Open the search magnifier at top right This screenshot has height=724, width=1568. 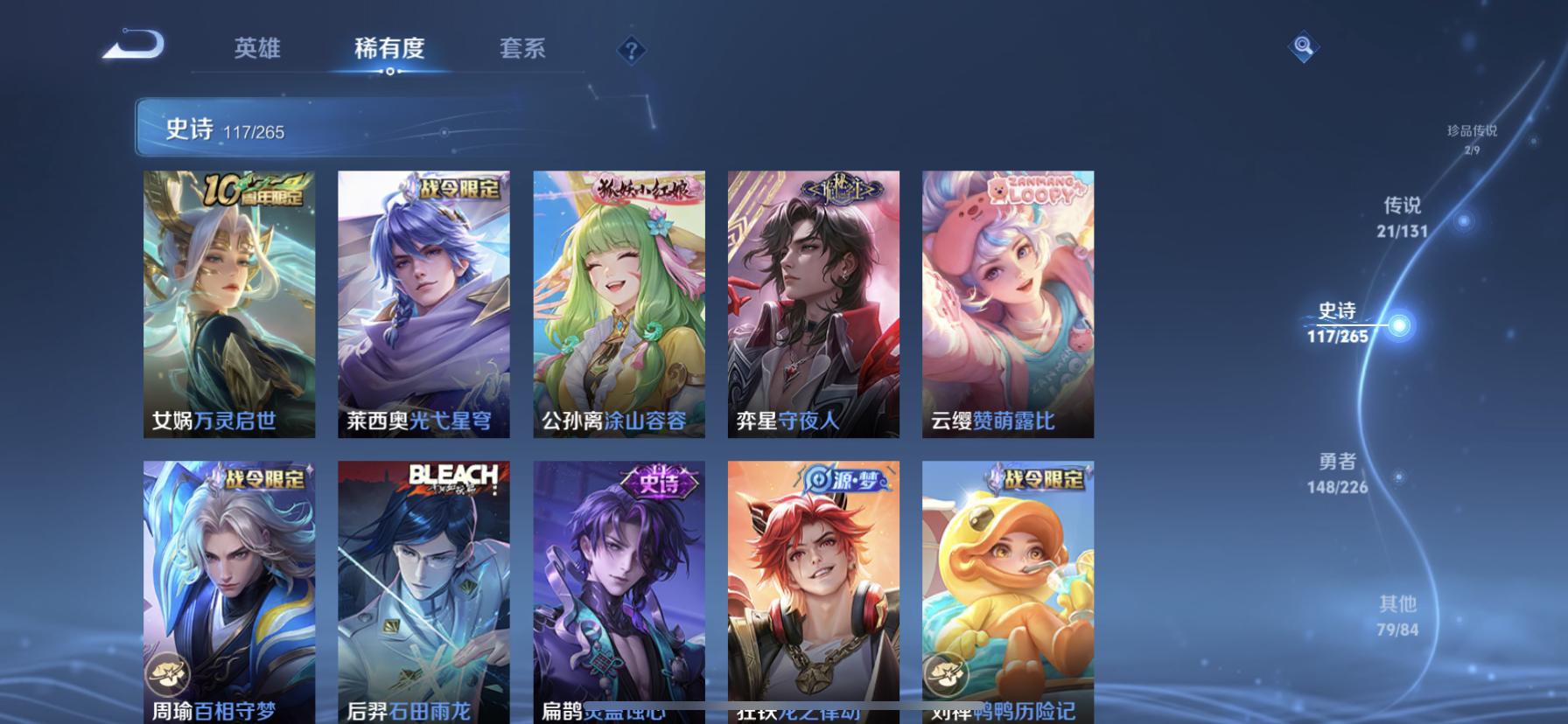pos(1304,48)
